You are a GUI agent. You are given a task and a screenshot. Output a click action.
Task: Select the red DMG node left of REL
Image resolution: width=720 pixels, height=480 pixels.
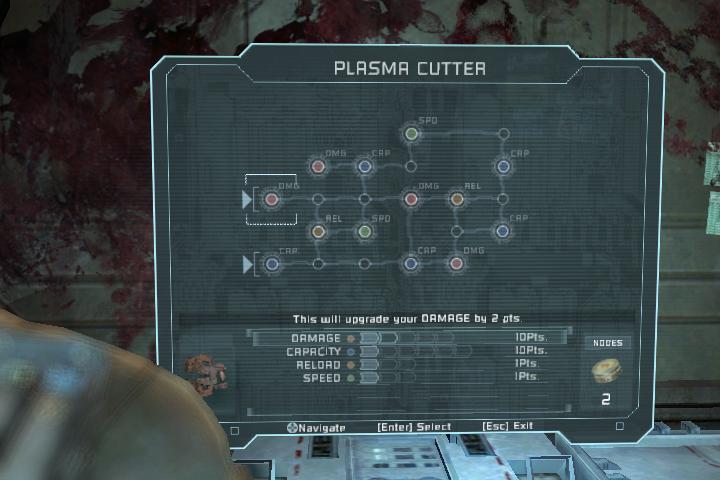point(410,199)
